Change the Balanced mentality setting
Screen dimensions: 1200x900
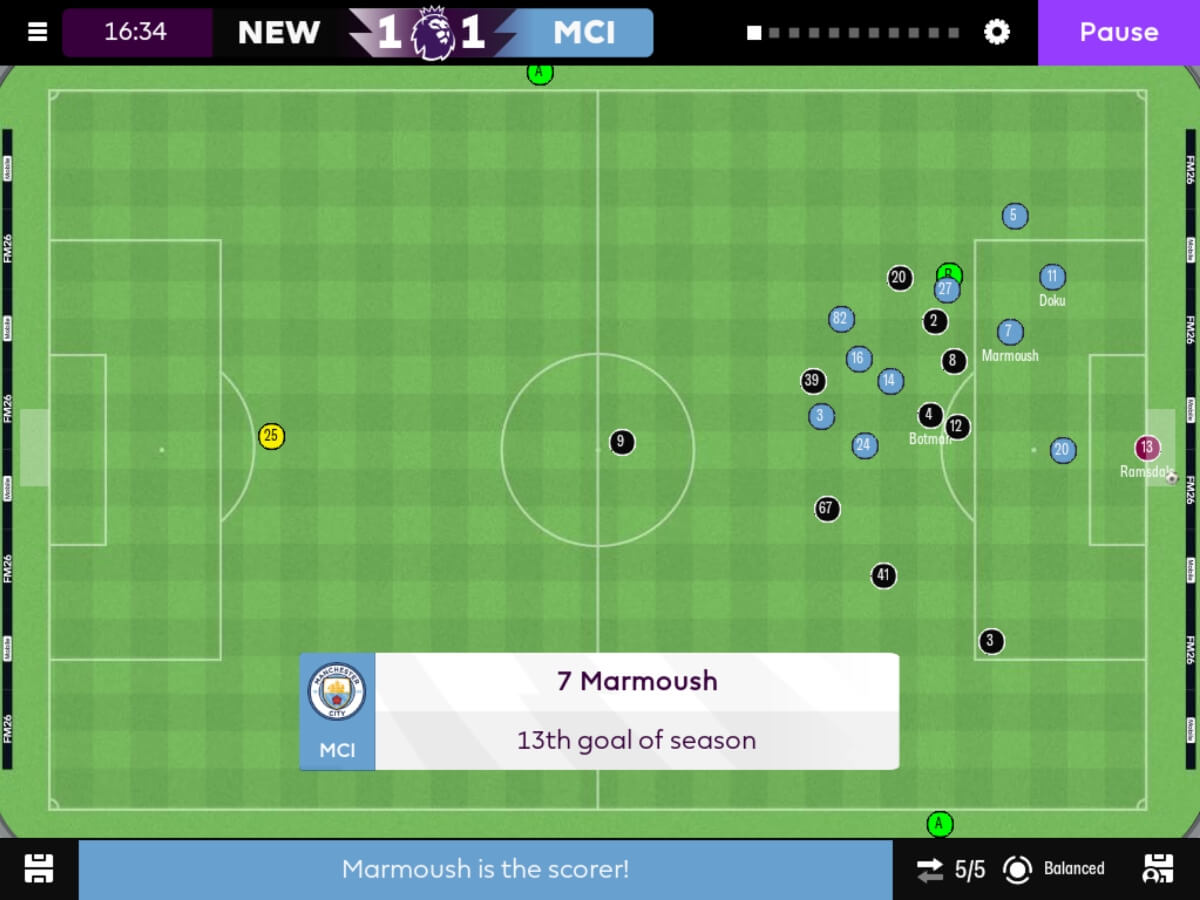1055,869
